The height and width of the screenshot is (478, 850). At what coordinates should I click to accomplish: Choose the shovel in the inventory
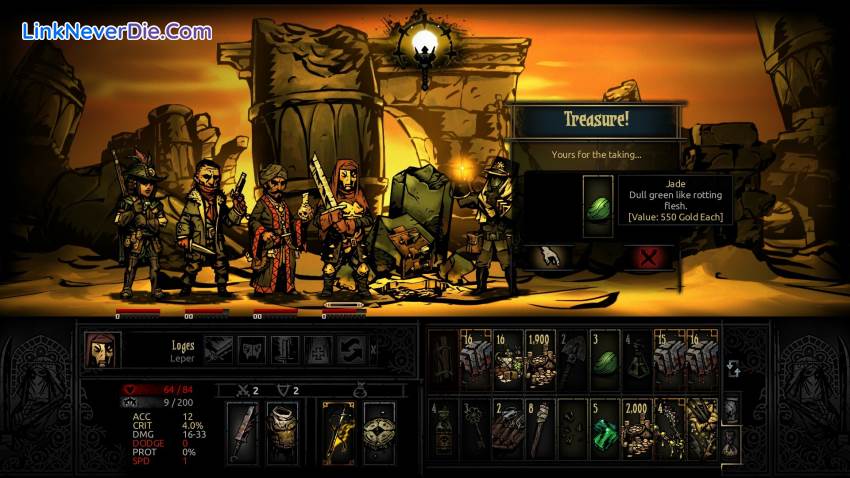[572, 360]
